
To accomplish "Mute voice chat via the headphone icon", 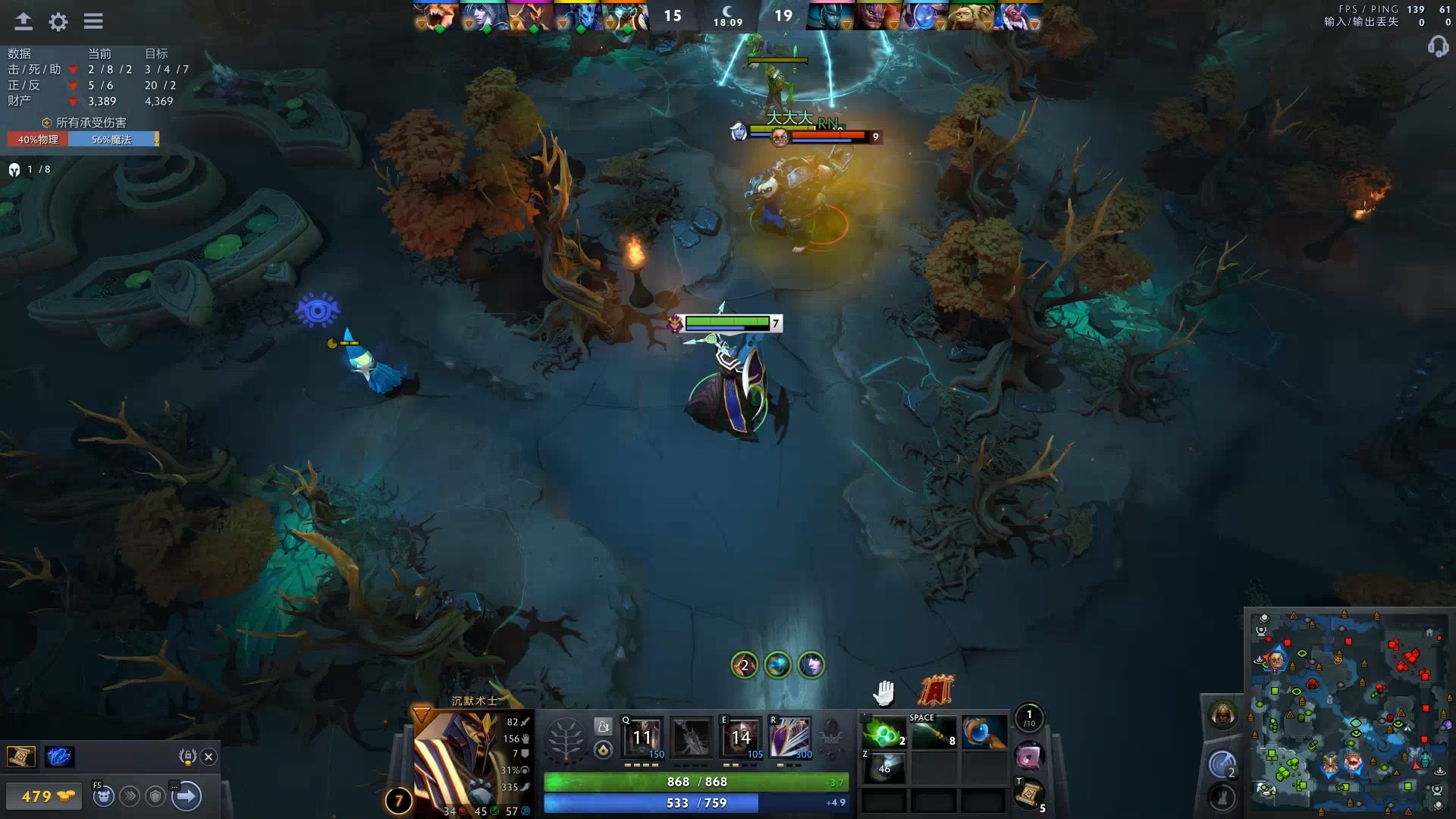I will pos(1437,47).
